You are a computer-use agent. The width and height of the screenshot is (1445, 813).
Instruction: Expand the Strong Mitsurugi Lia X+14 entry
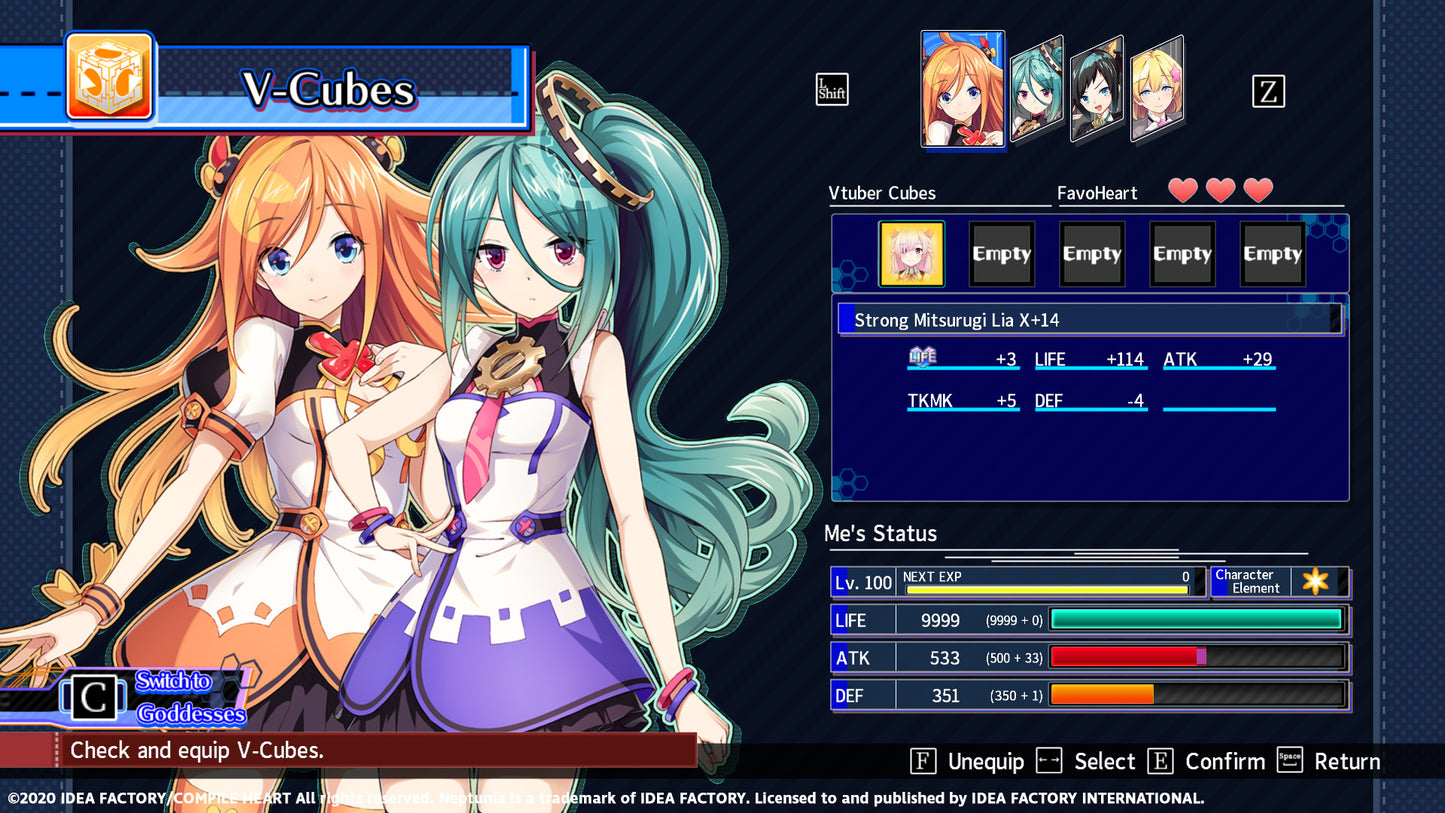click(x=1089, y=320)
